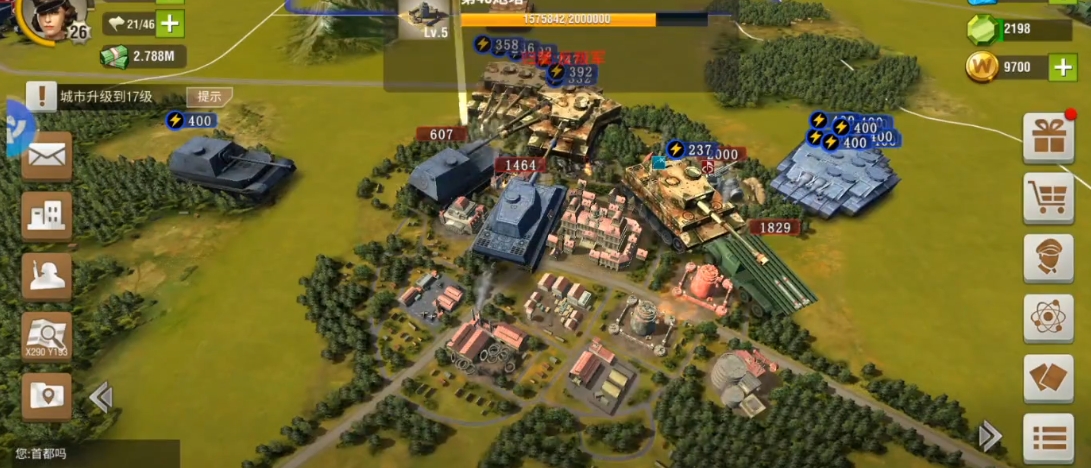Open the mail envelope inbox
This screenshot has width=1091, height=468.
46,156
